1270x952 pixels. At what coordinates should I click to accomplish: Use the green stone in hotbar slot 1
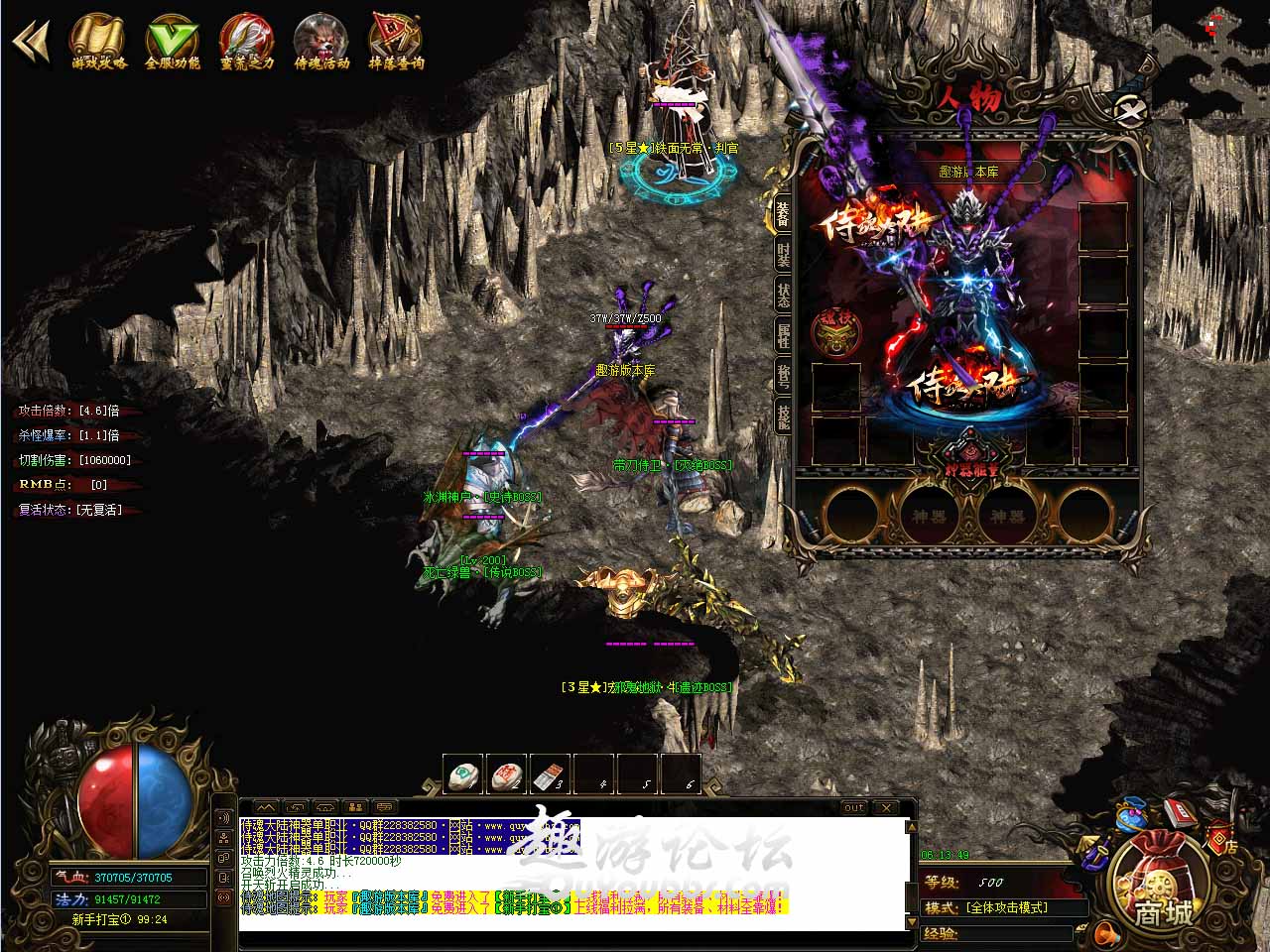(x=463, y=775)
